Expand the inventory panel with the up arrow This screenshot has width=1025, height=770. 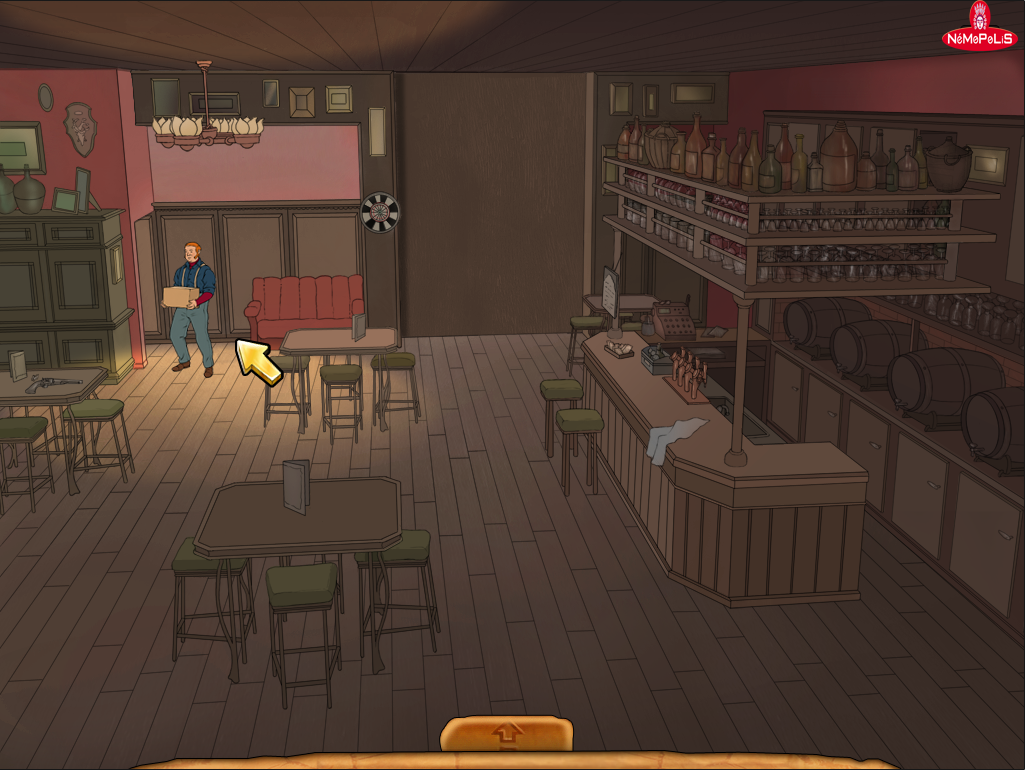coord(507,735)
